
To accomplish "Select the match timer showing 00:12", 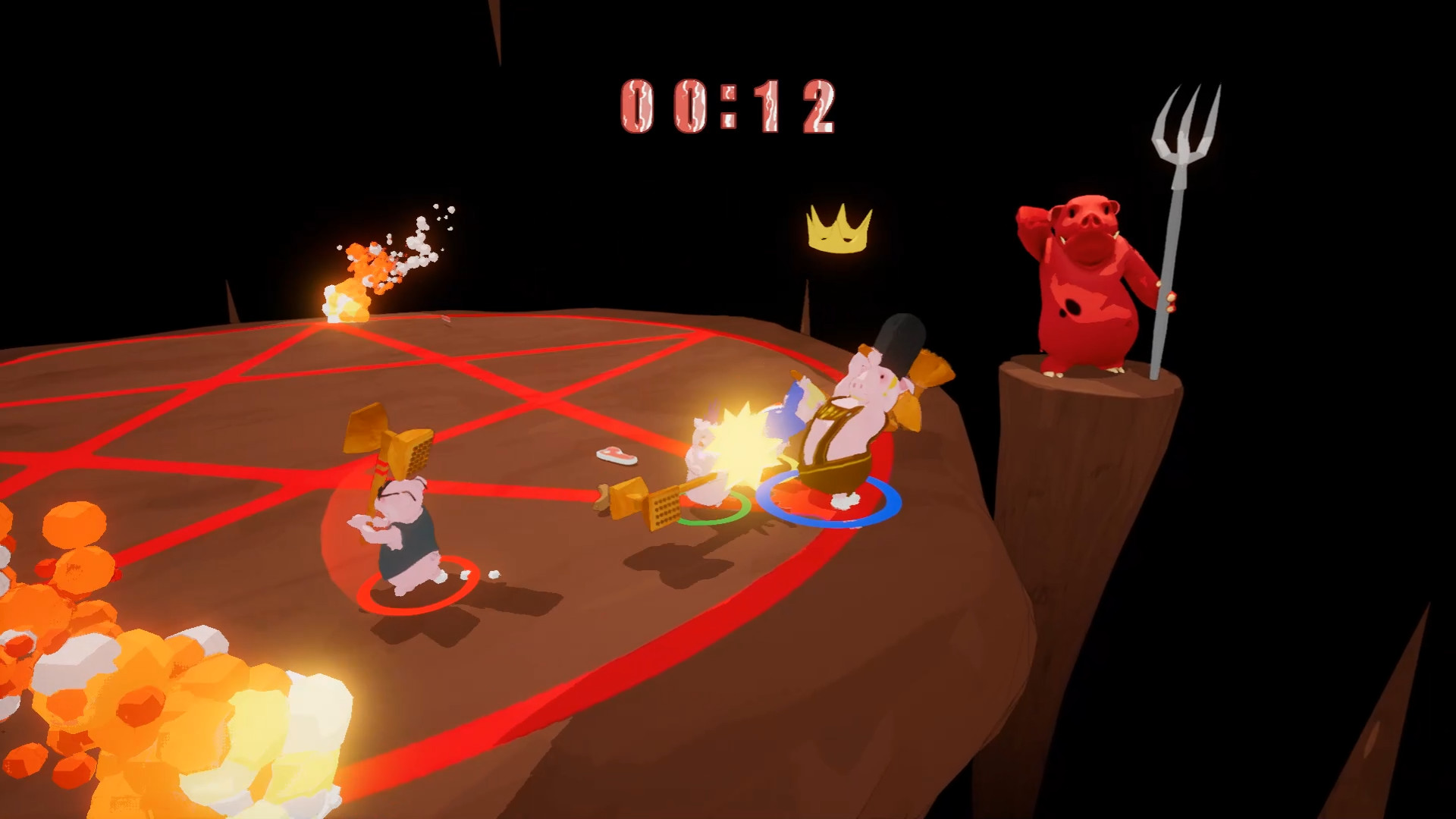I will coord(728,106).
